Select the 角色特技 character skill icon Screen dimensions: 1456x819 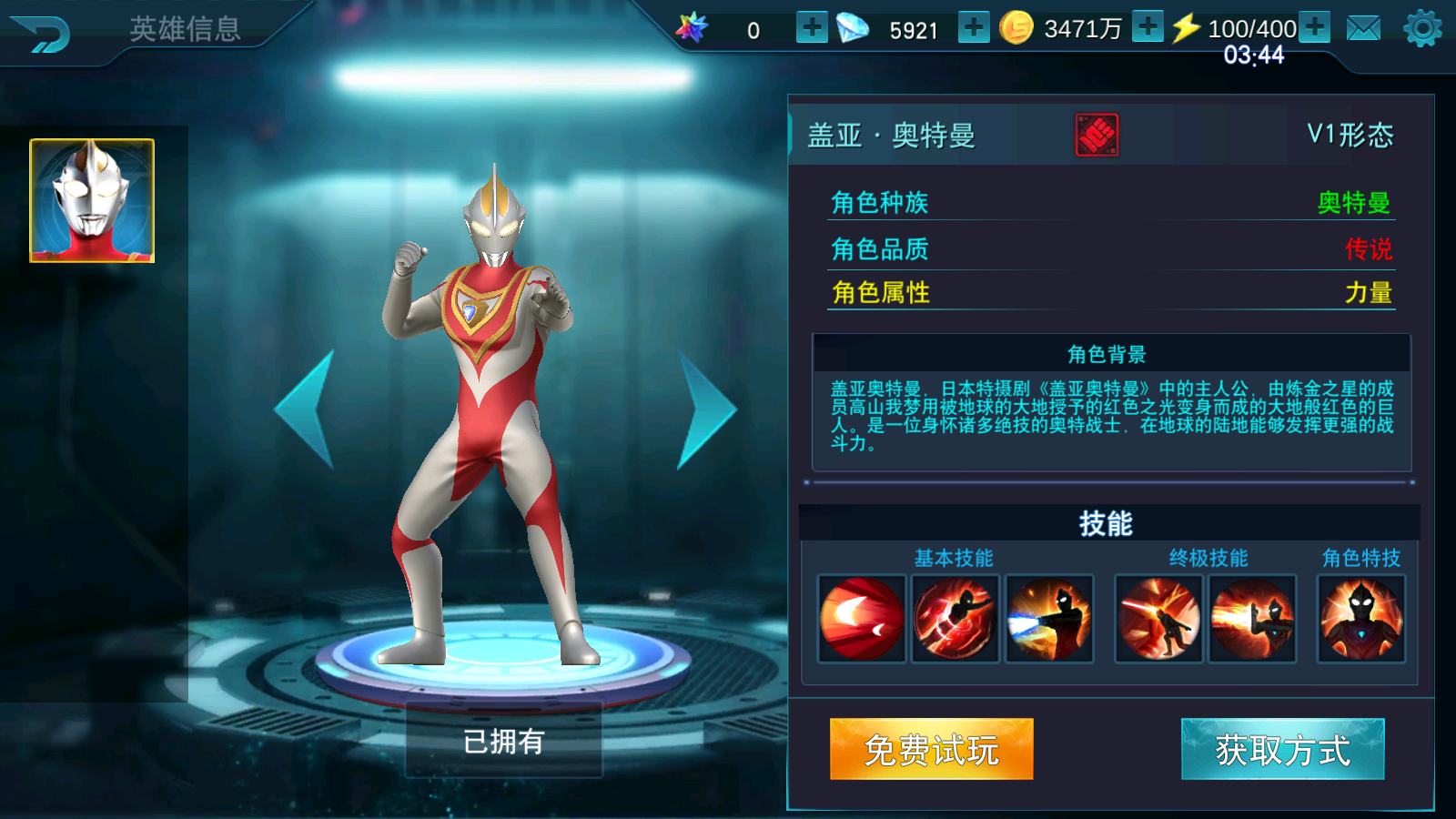(x=1360, y=618)
